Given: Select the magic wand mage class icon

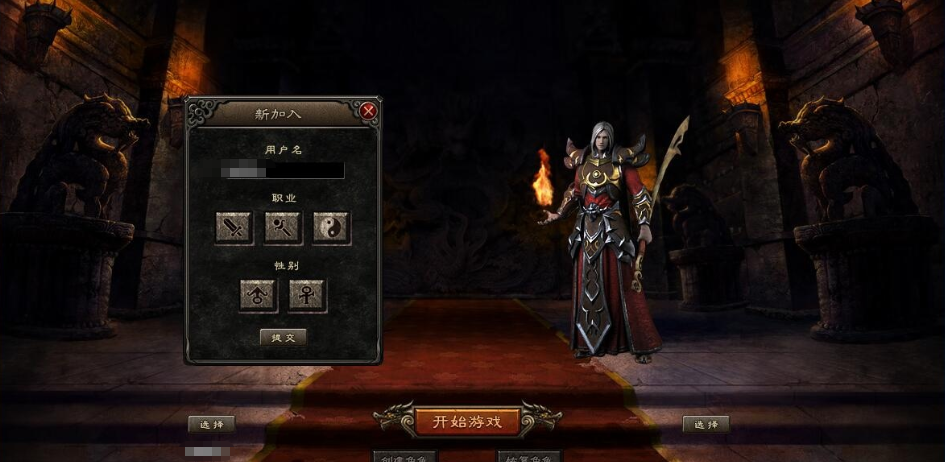Looking at the screenshot, I should click(x=283, y=228).
